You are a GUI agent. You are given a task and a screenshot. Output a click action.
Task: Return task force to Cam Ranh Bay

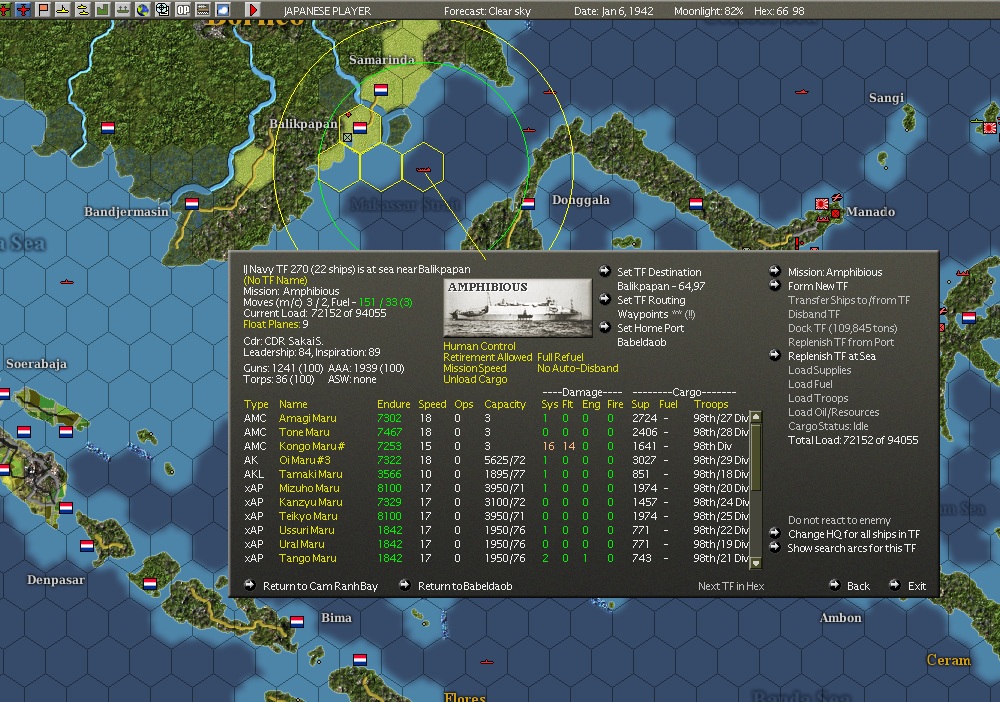click(320, 586)
